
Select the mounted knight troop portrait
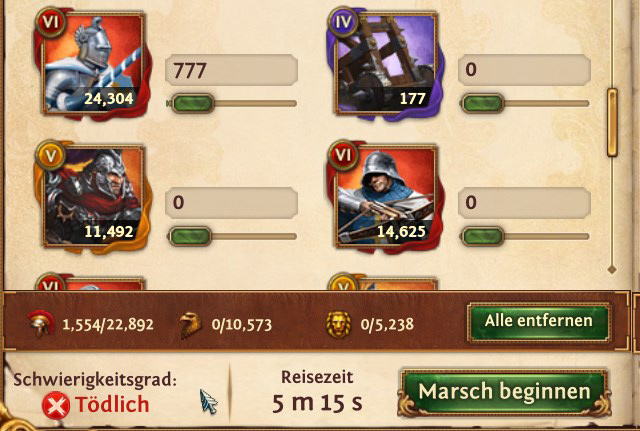(x=94, y=62)
